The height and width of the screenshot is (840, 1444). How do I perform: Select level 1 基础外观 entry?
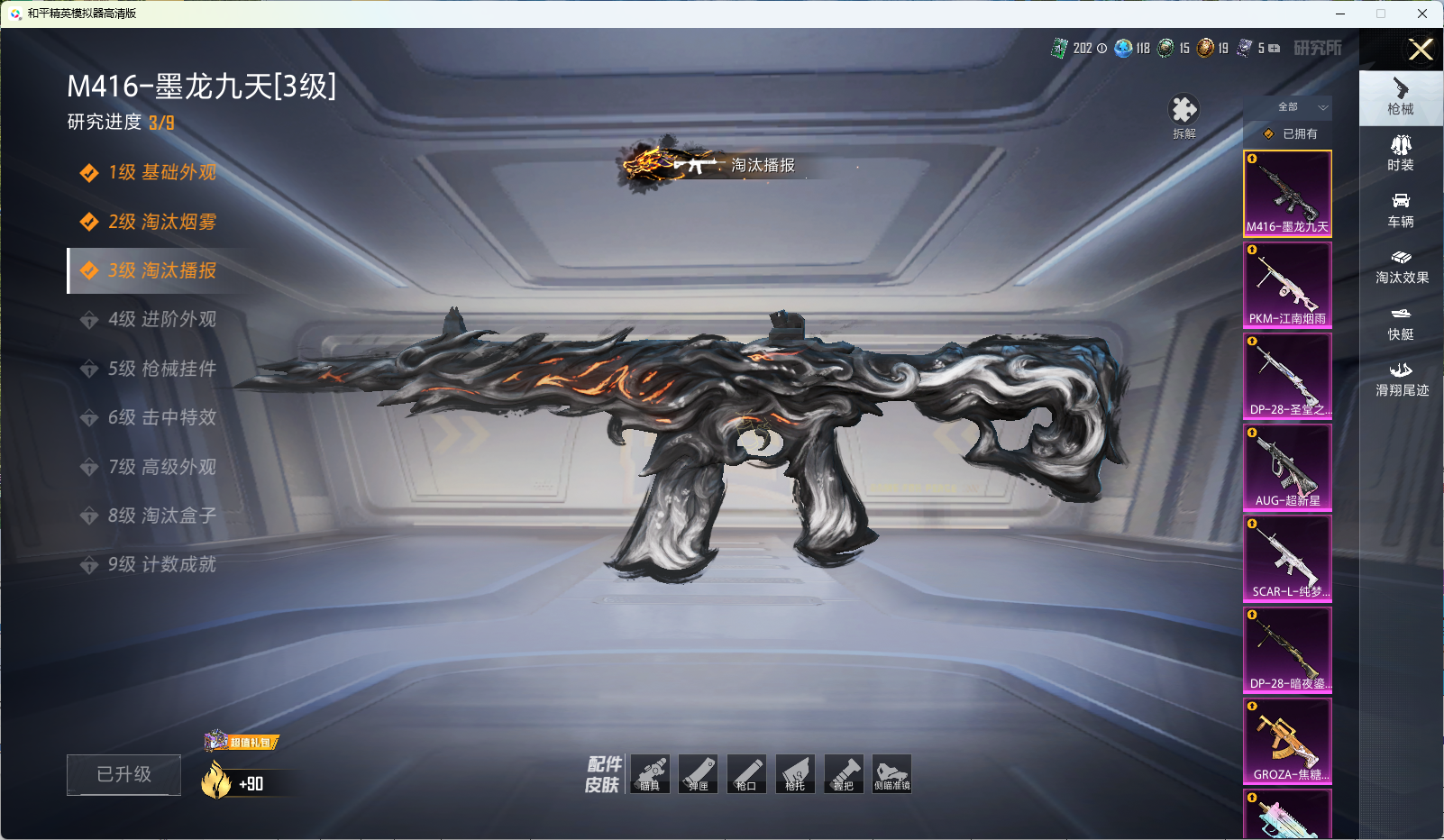pos(161,173)
